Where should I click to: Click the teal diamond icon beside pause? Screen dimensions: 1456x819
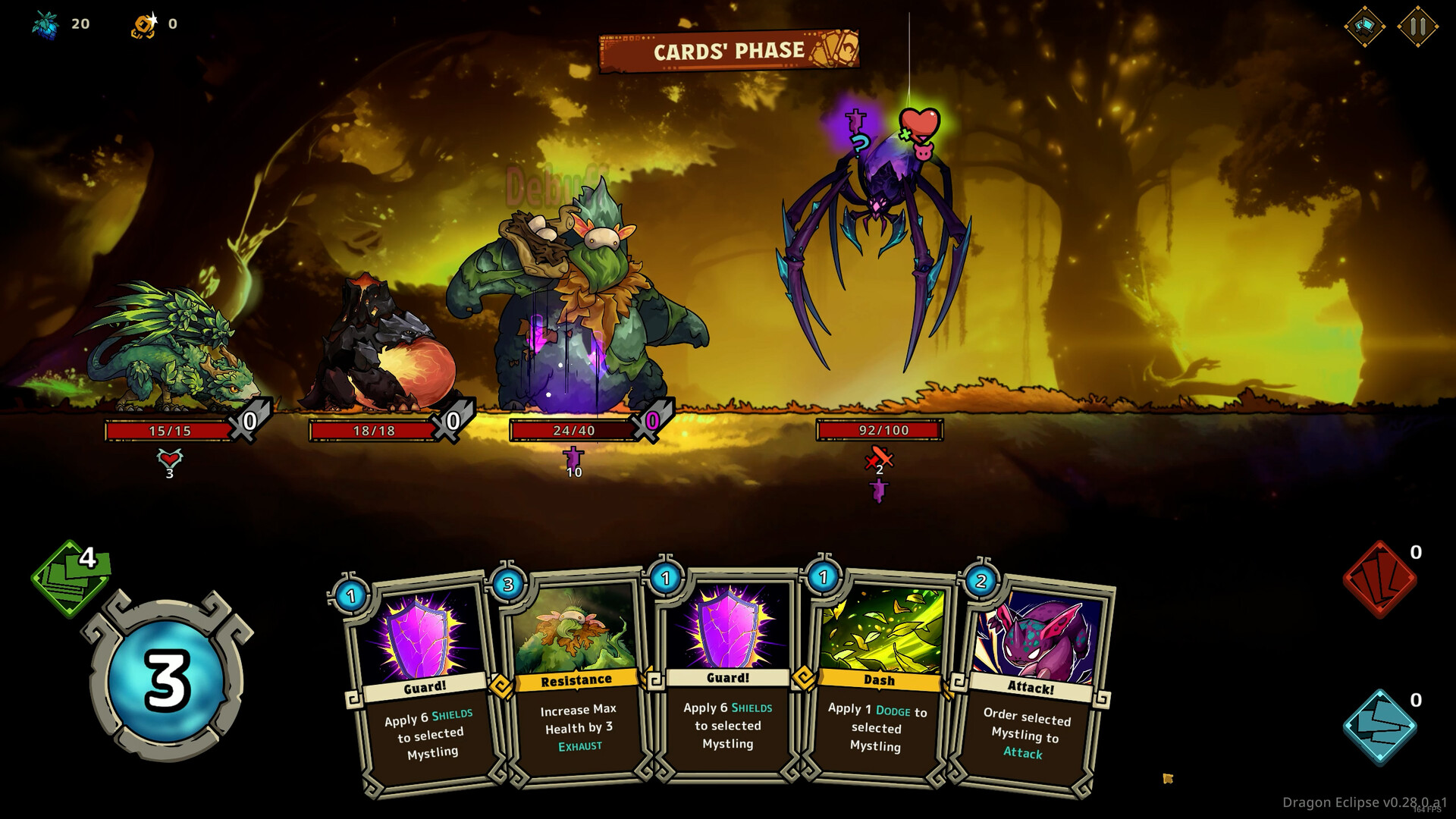click(1364, 27)
